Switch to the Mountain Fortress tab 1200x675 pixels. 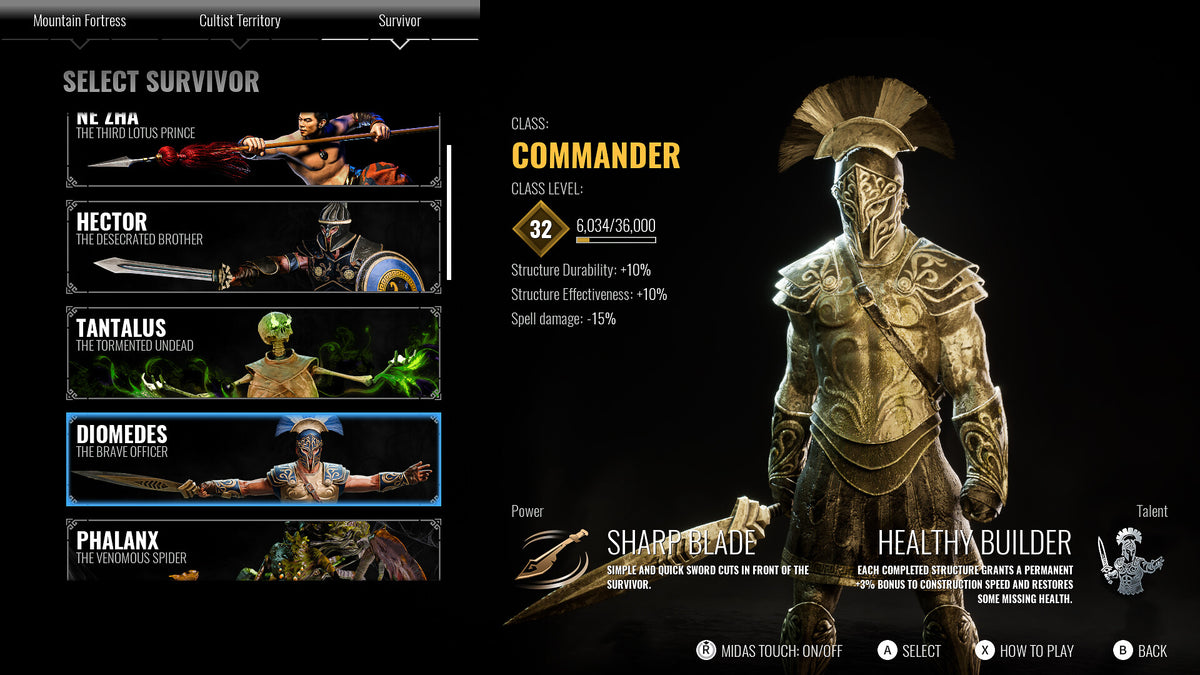80,21
